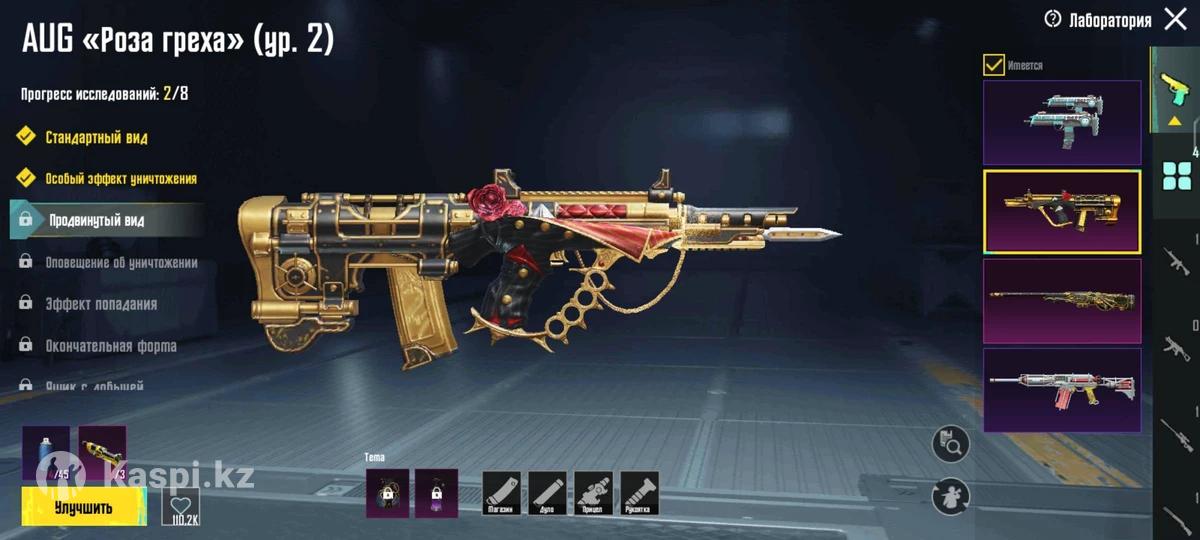Image resolution: width=1200 pixels, height=540 pixels.
Task: Like the skin with the heart button
Action: click(181, 507)
